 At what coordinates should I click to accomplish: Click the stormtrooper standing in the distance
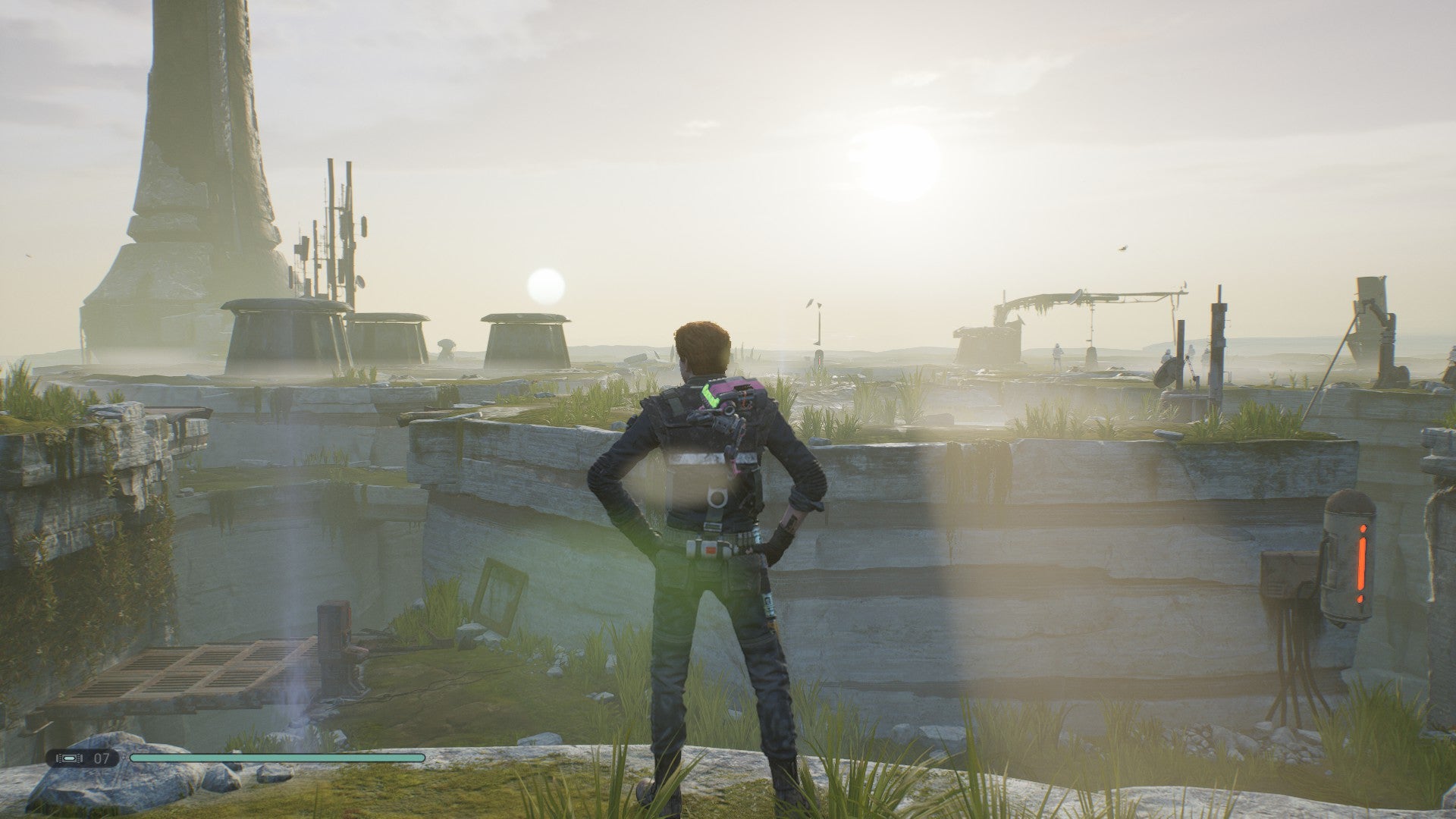click(1059, 355)
